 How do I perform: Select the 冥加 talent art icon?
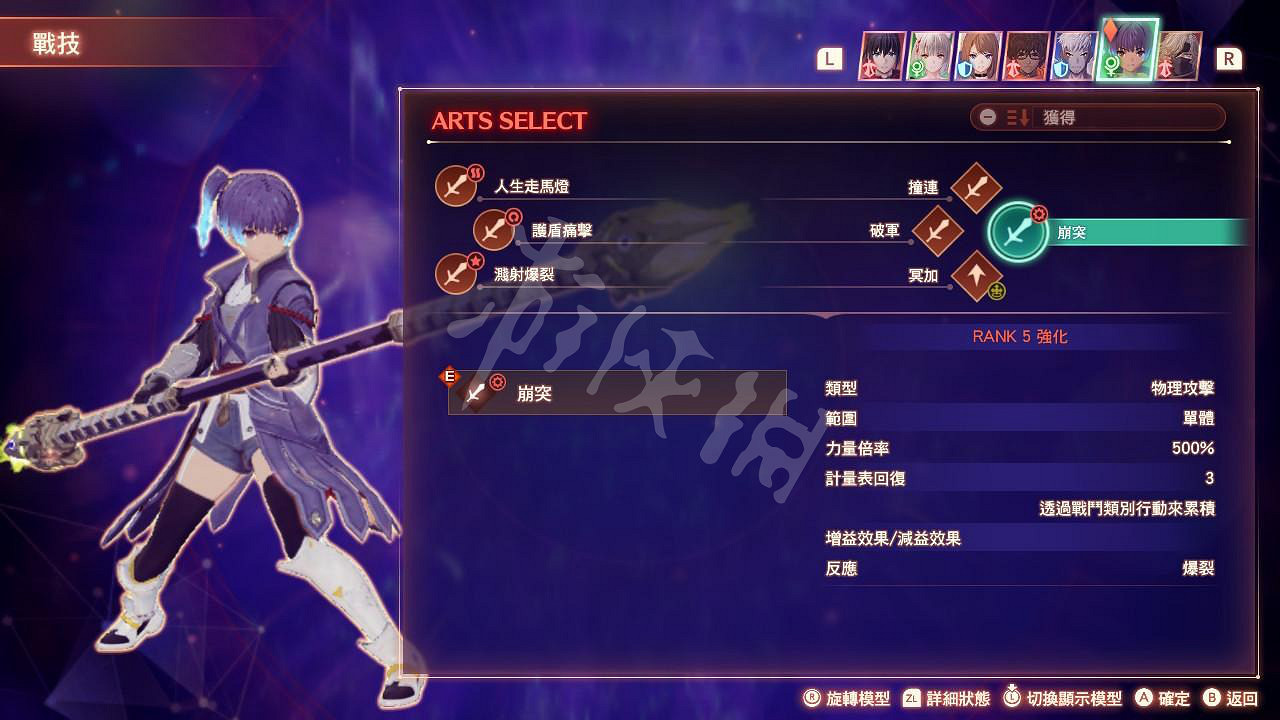click(977, 274)
